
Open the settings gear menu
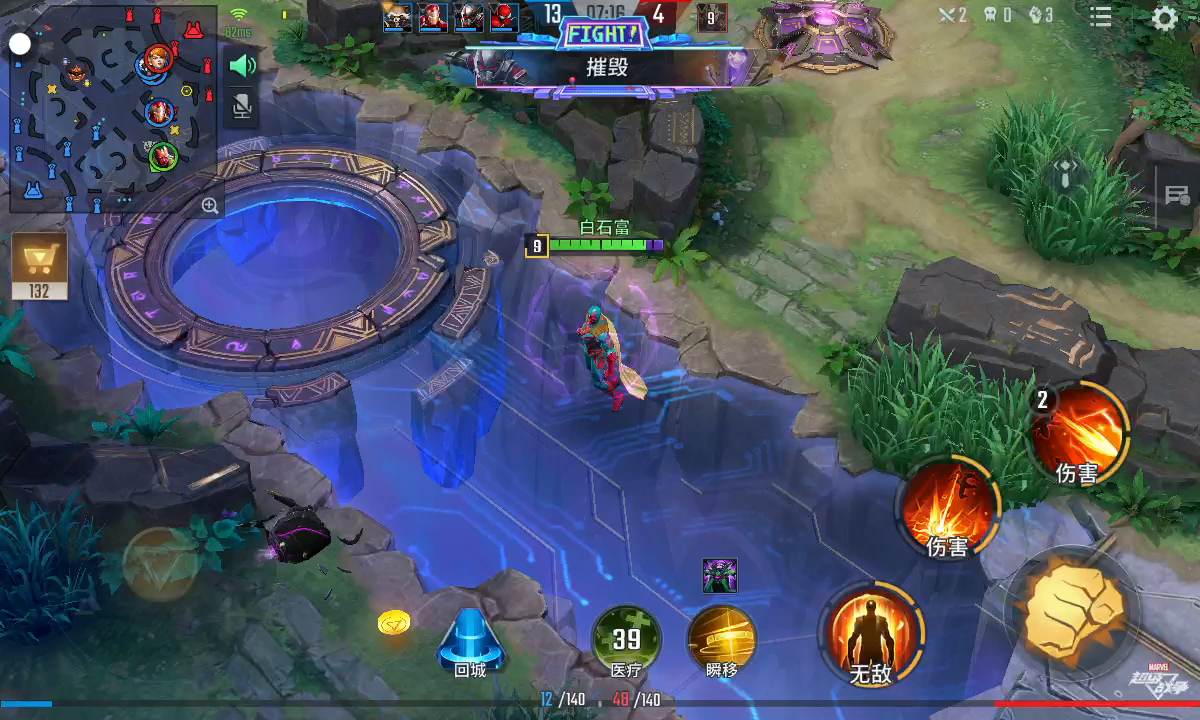point(1165,18)
